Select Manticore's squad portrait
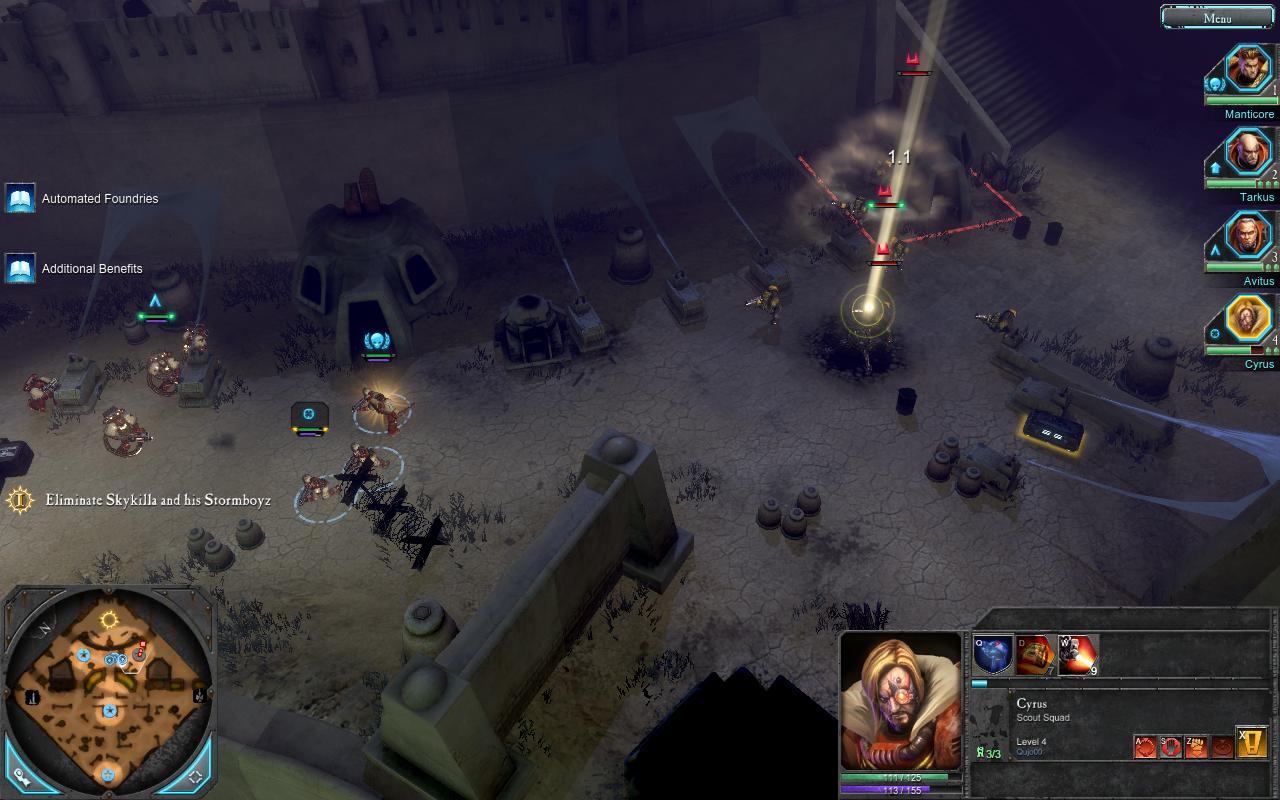This screenshot has width=1280, height=800. click(x=1248, y=68)
